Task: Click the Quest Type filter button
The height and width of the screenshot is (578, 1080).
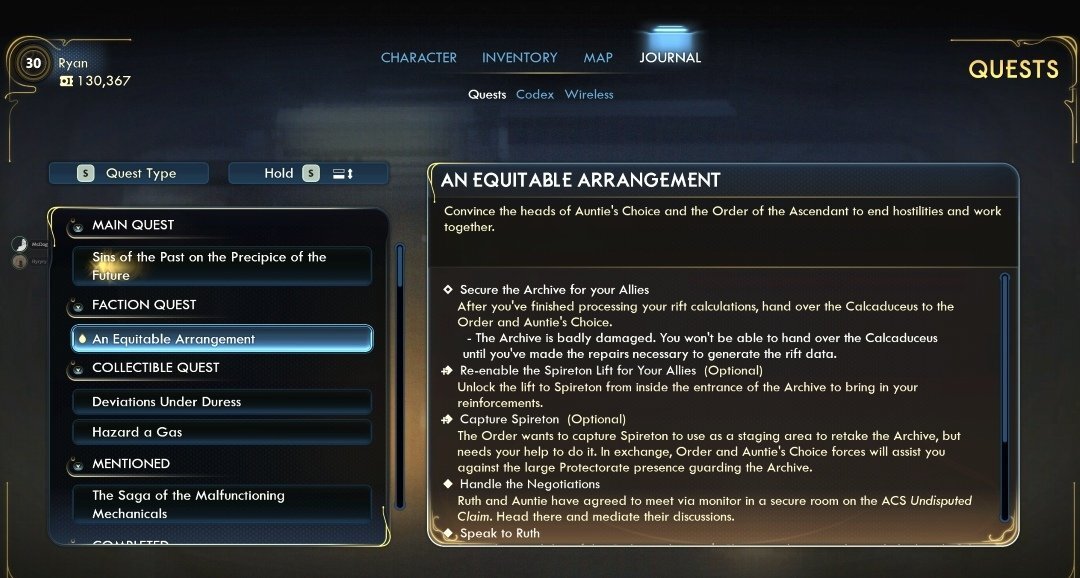Action: tap(129, 173)
